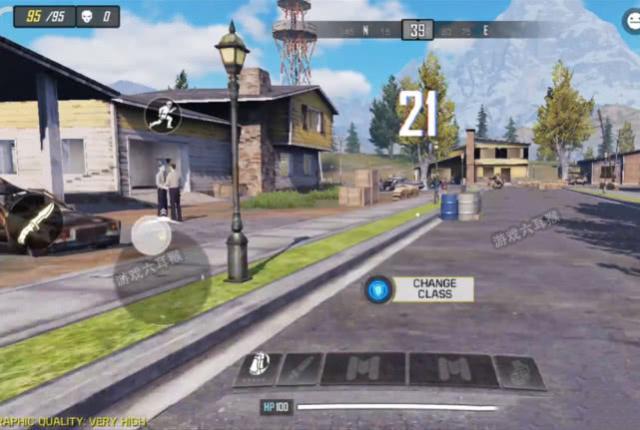Tap the sprint running-figure icon
This screenshot has width=640, height=430.
pos(163,115)
